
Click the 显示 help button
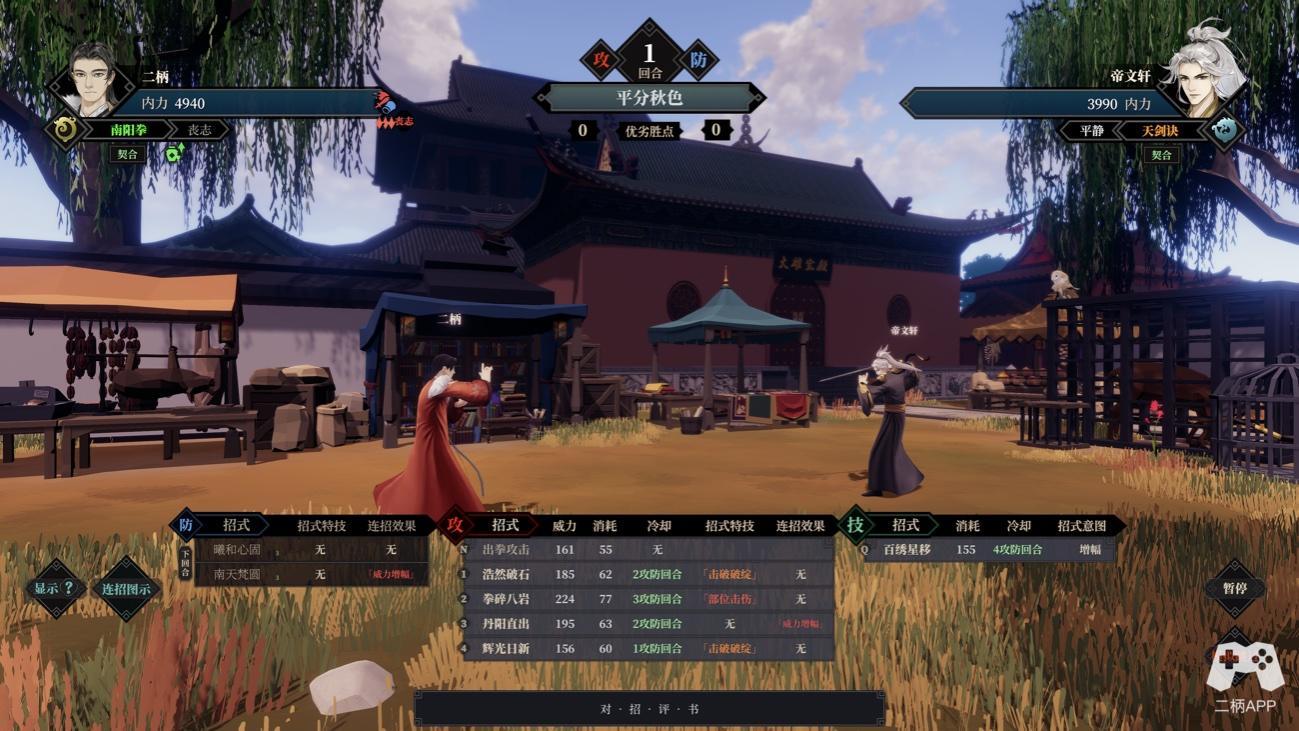coord(55,588)
